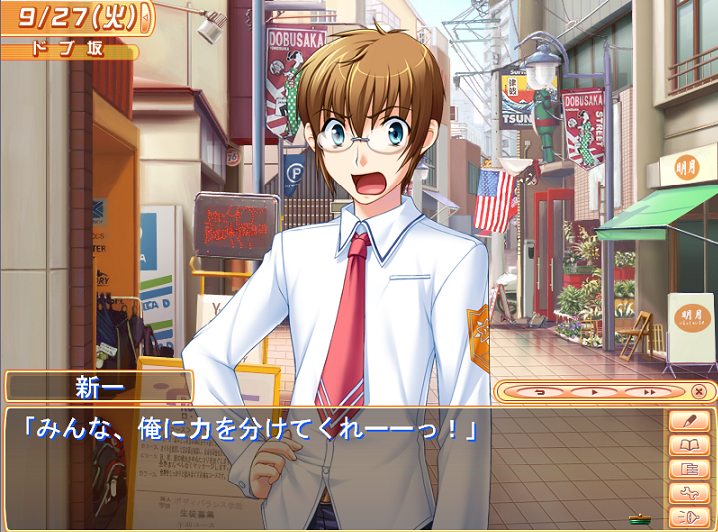Open the load menu with the book icon
The width and height of the screenshot is (718, 532).
tap(687, 445)
